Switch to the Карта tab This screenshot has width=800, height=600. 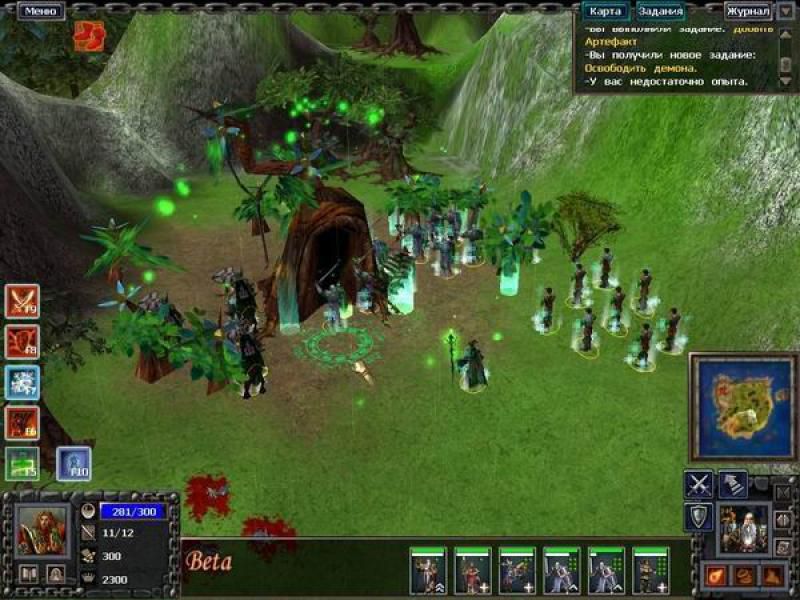coord(605,11)
